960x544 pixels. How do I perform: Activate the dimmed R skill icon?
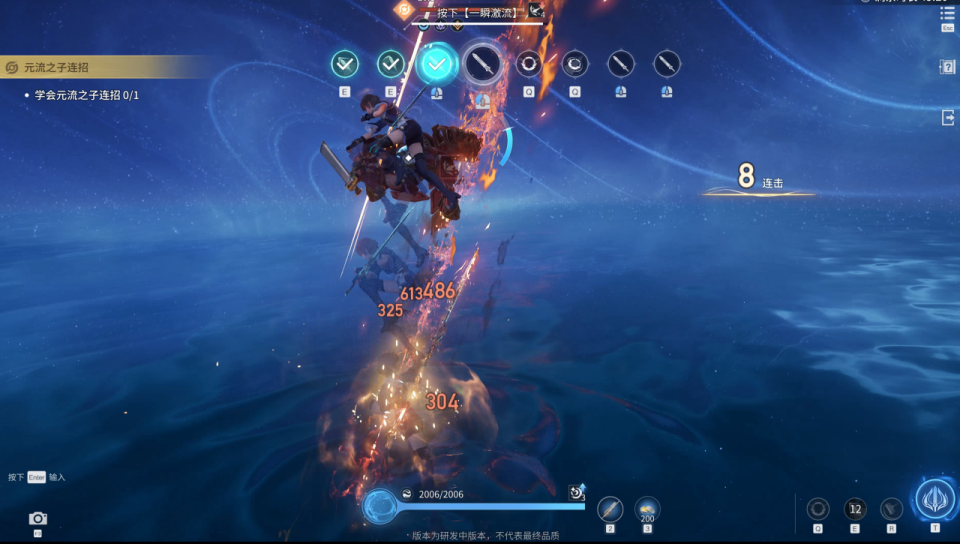click(891, 509)
